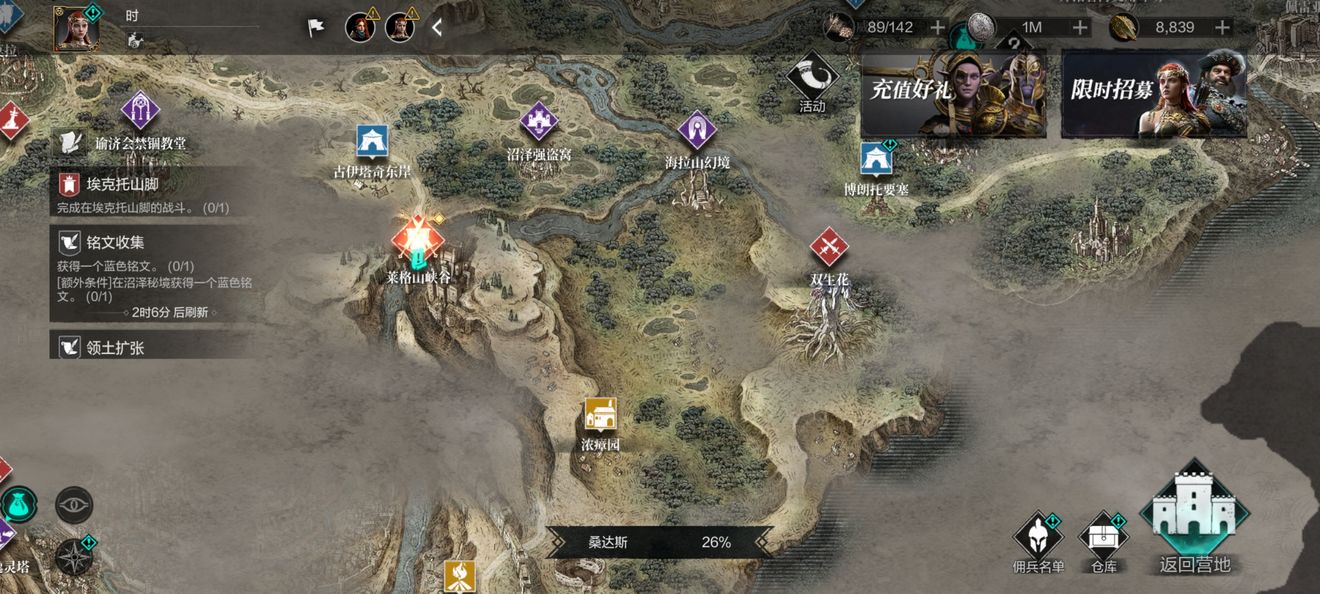1320x594 pixels.
Task: Click the white flag icon in top bar
Action: pos(316,27)
